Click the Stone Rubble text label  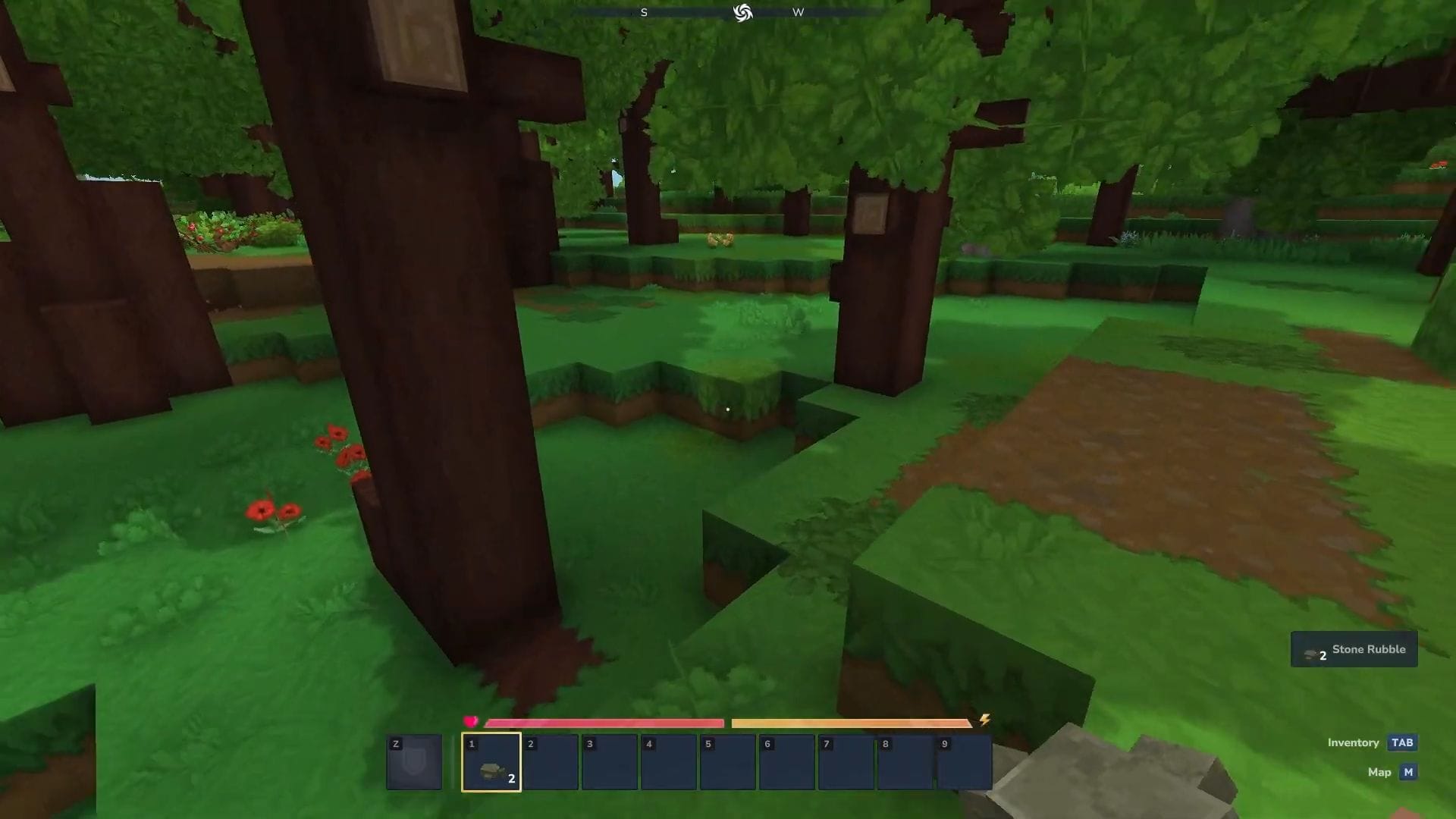click(x=1369, y=649)
